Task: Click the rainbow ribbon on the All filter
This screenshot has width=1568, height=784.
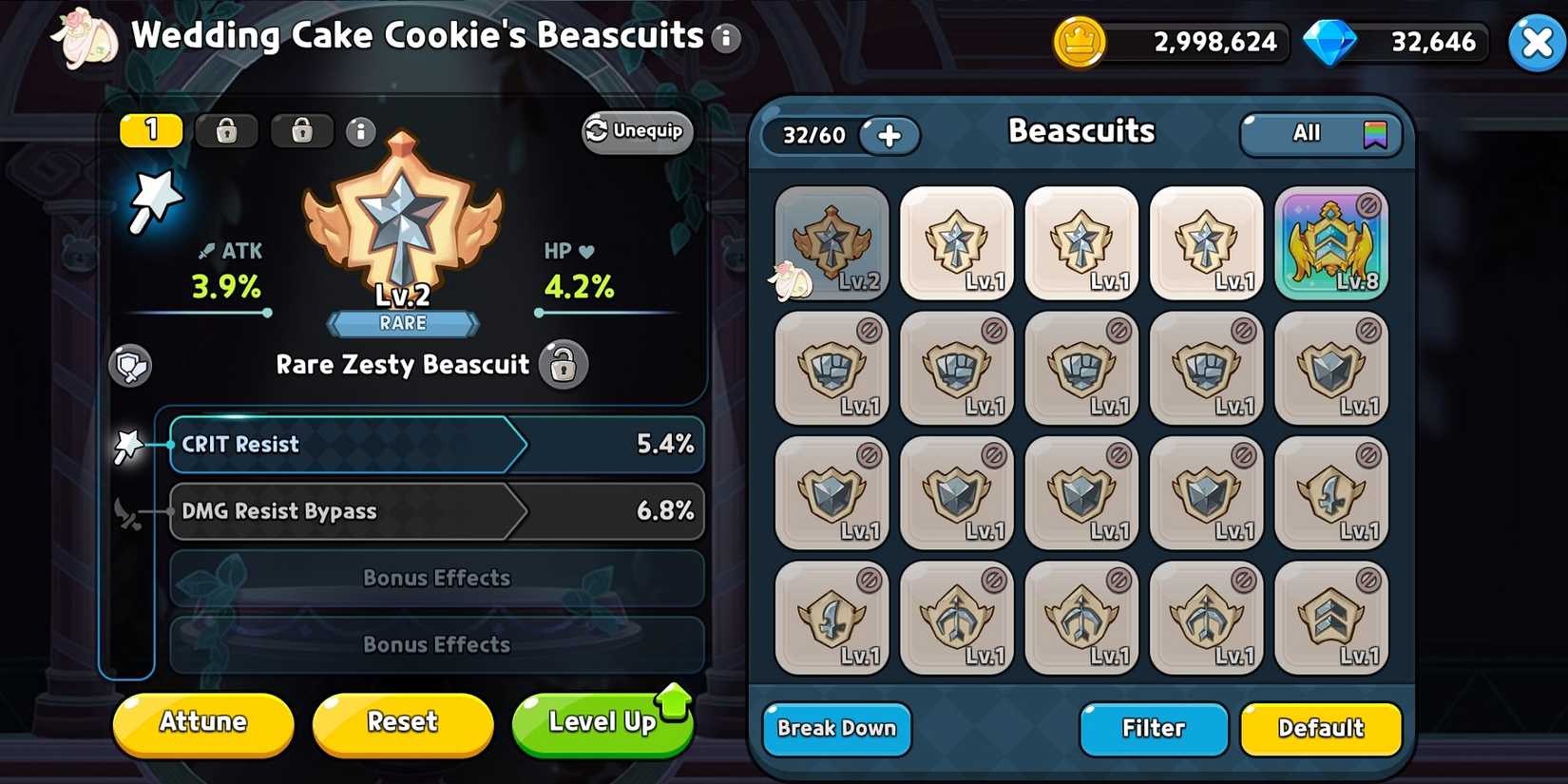Action: tap(1376, 134)
